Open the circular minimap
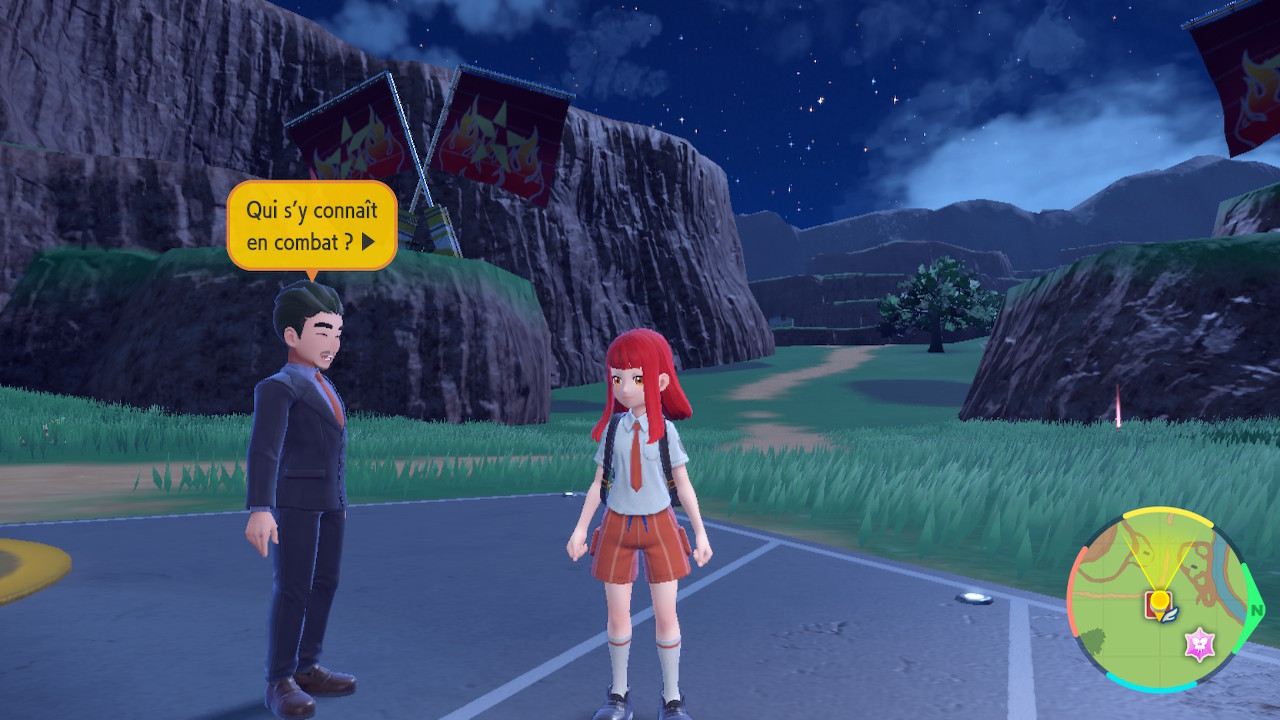The height and width of the screenshot is (720, 1280). tap(1159, 602)
